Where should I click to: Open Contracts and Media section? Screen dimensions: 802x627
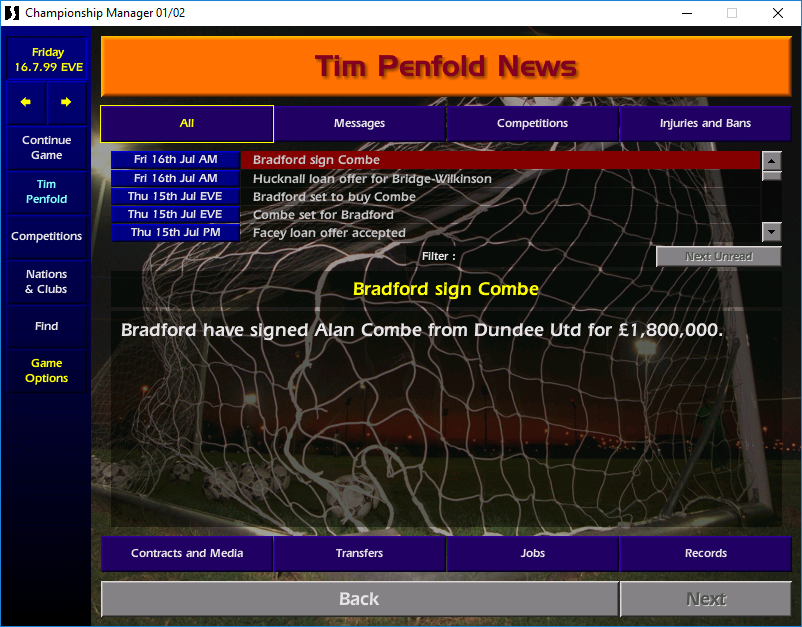tap(187, 553)
